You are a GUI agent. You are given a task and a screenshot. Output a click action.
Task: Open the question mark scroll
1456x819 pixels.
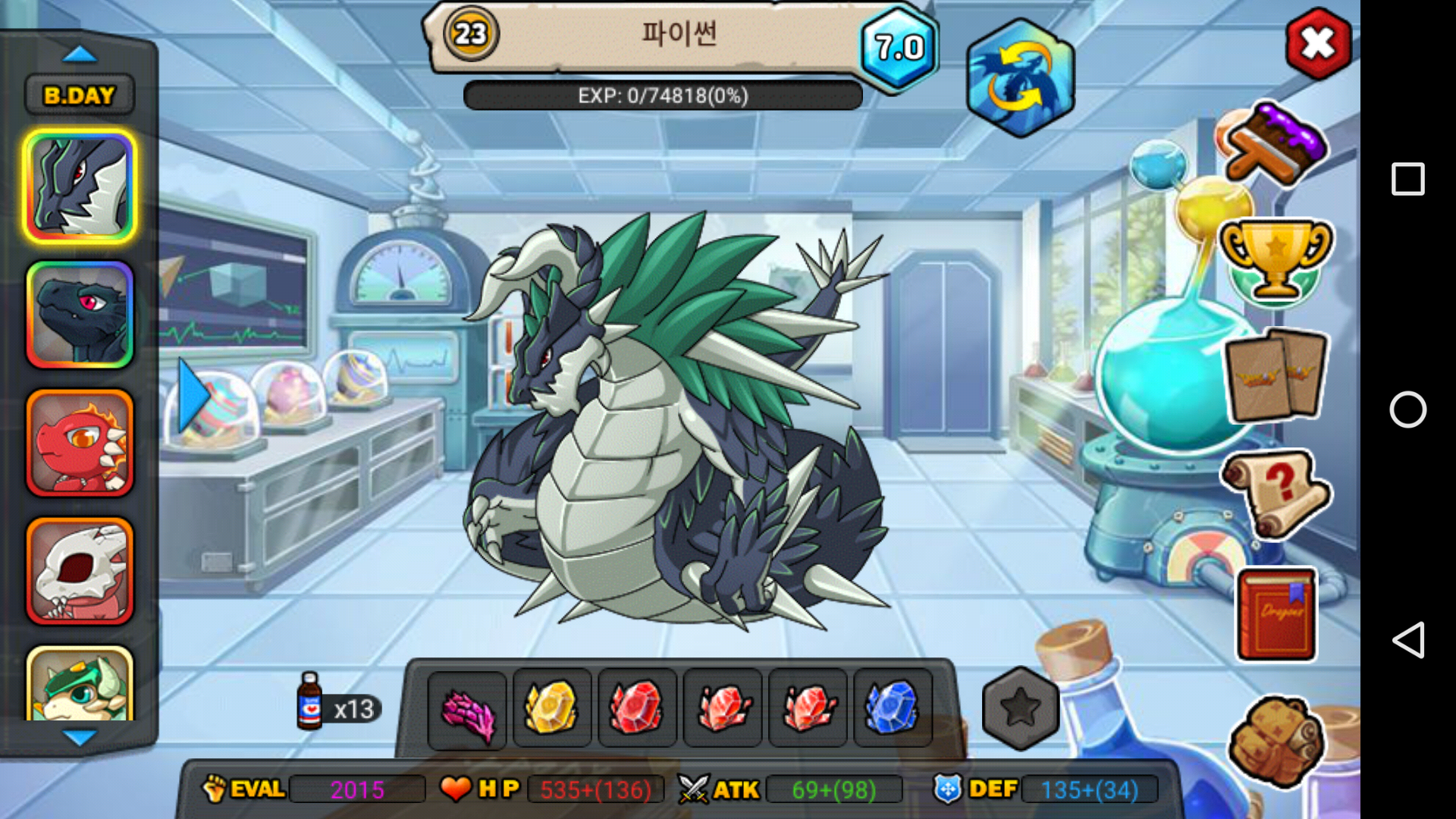coord(1276,493)
